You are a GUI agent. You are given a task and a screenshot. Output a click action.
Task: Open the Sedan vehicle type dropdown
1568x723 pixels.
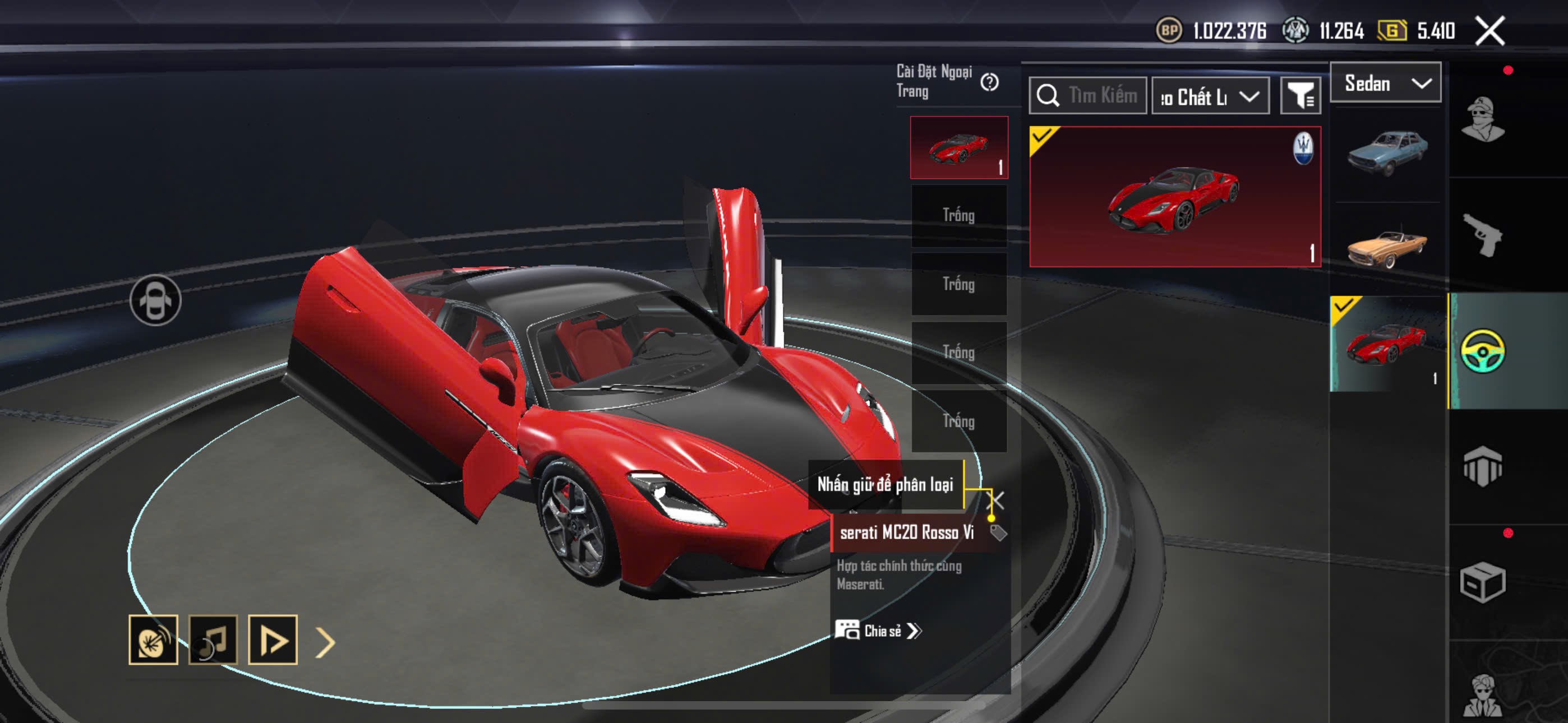coord(1385,83)
